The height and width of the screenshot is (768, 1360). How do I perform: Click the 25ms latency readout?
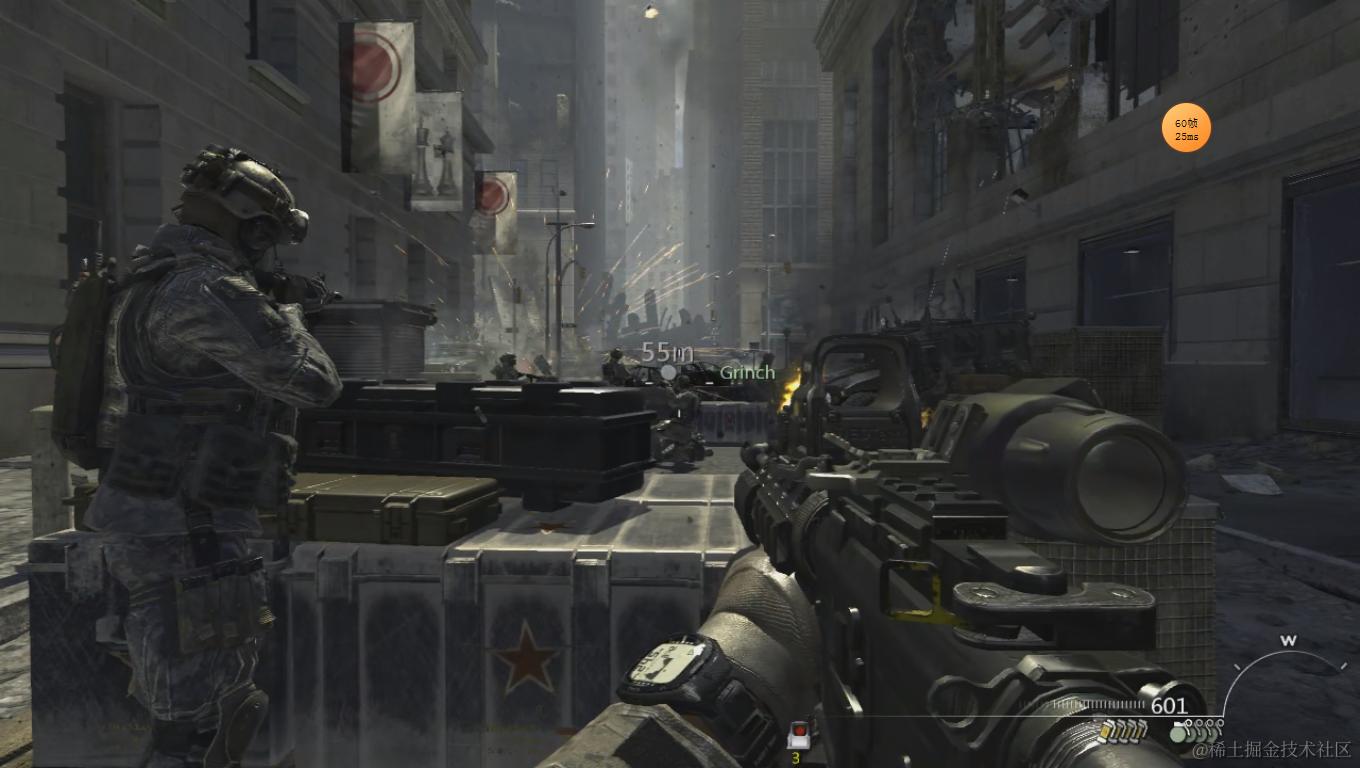1185,135
